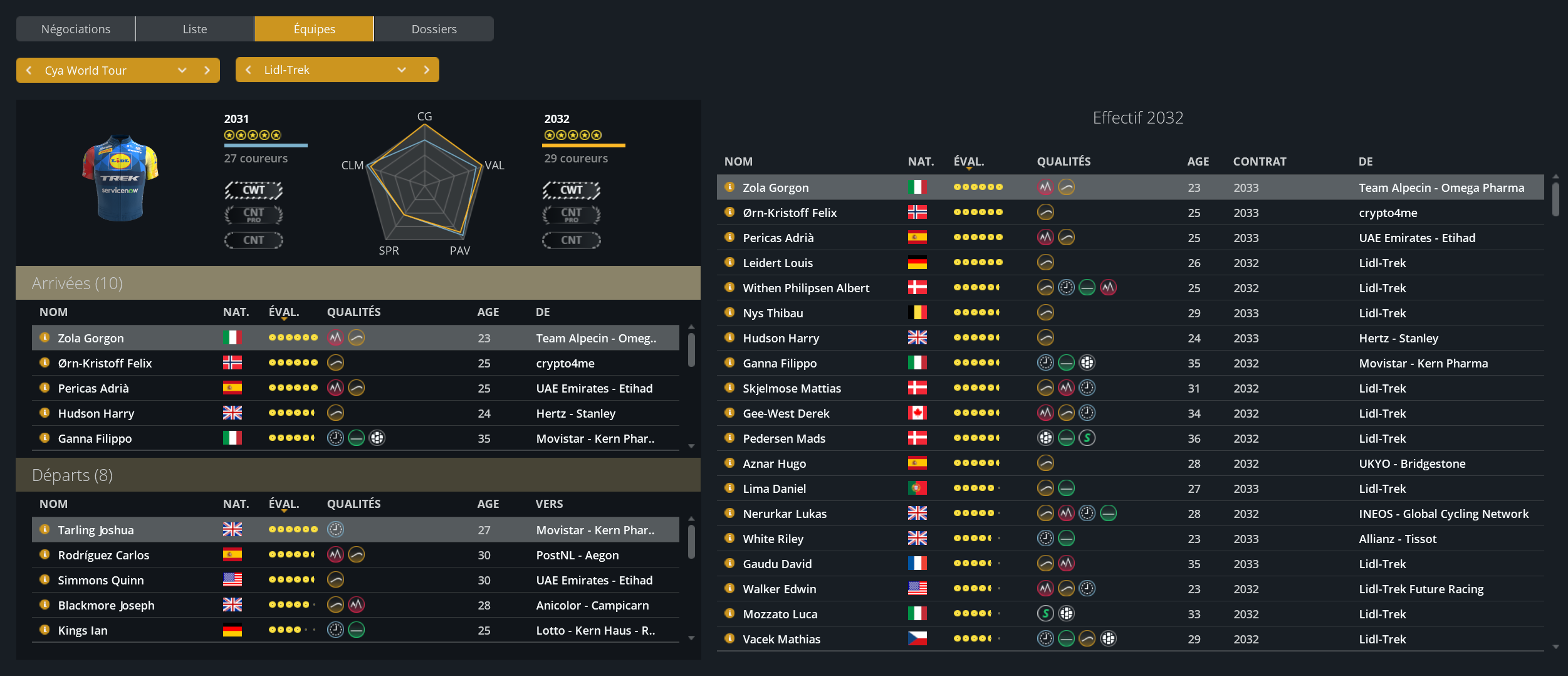Switch to the Négociations tab
Viewport: 1568px width, 676px height.
pos(75,29)
